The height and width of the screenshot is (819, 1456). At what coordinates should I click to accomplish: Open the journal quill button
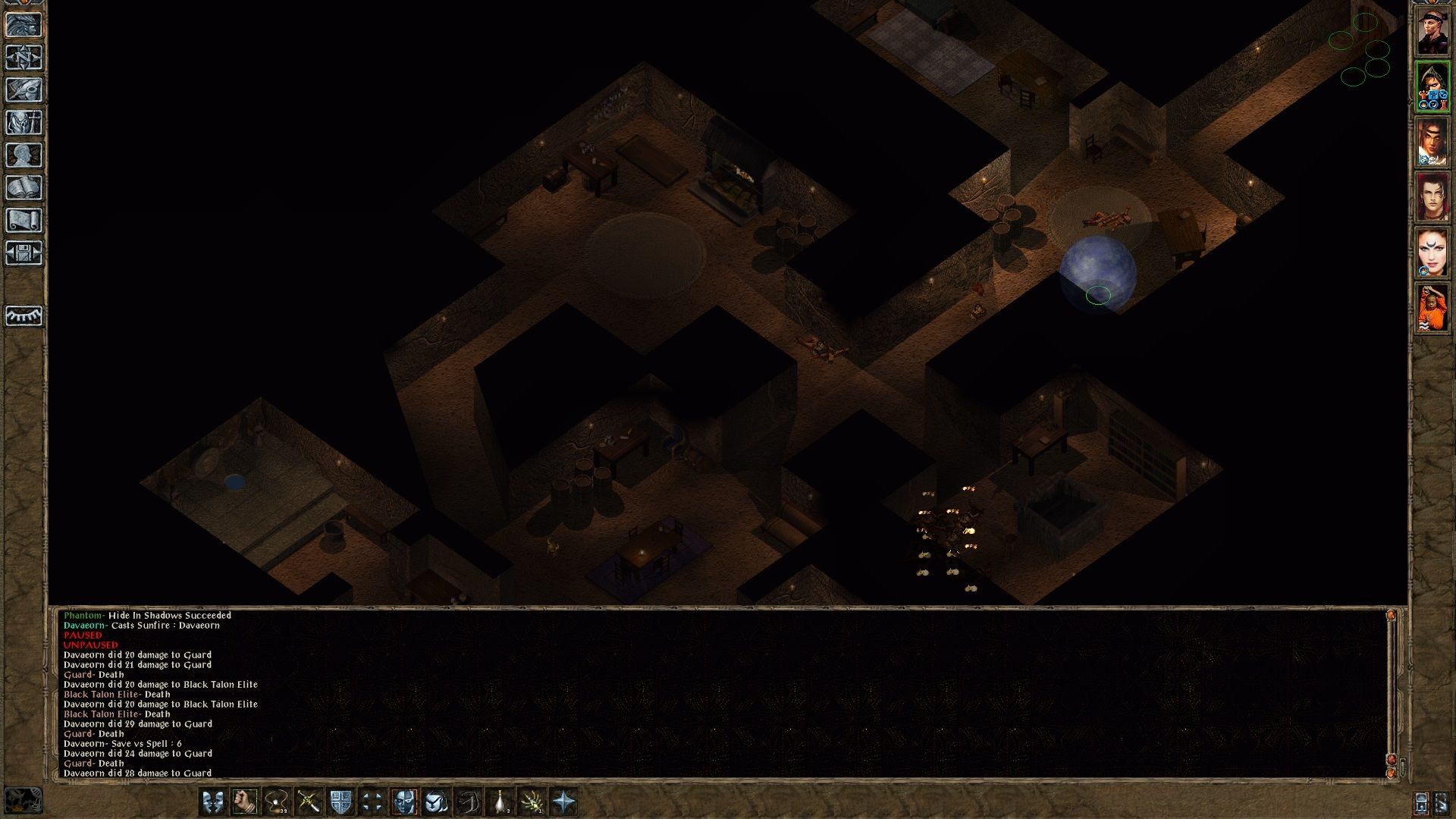pyautogui.click(x=24, y=89)
